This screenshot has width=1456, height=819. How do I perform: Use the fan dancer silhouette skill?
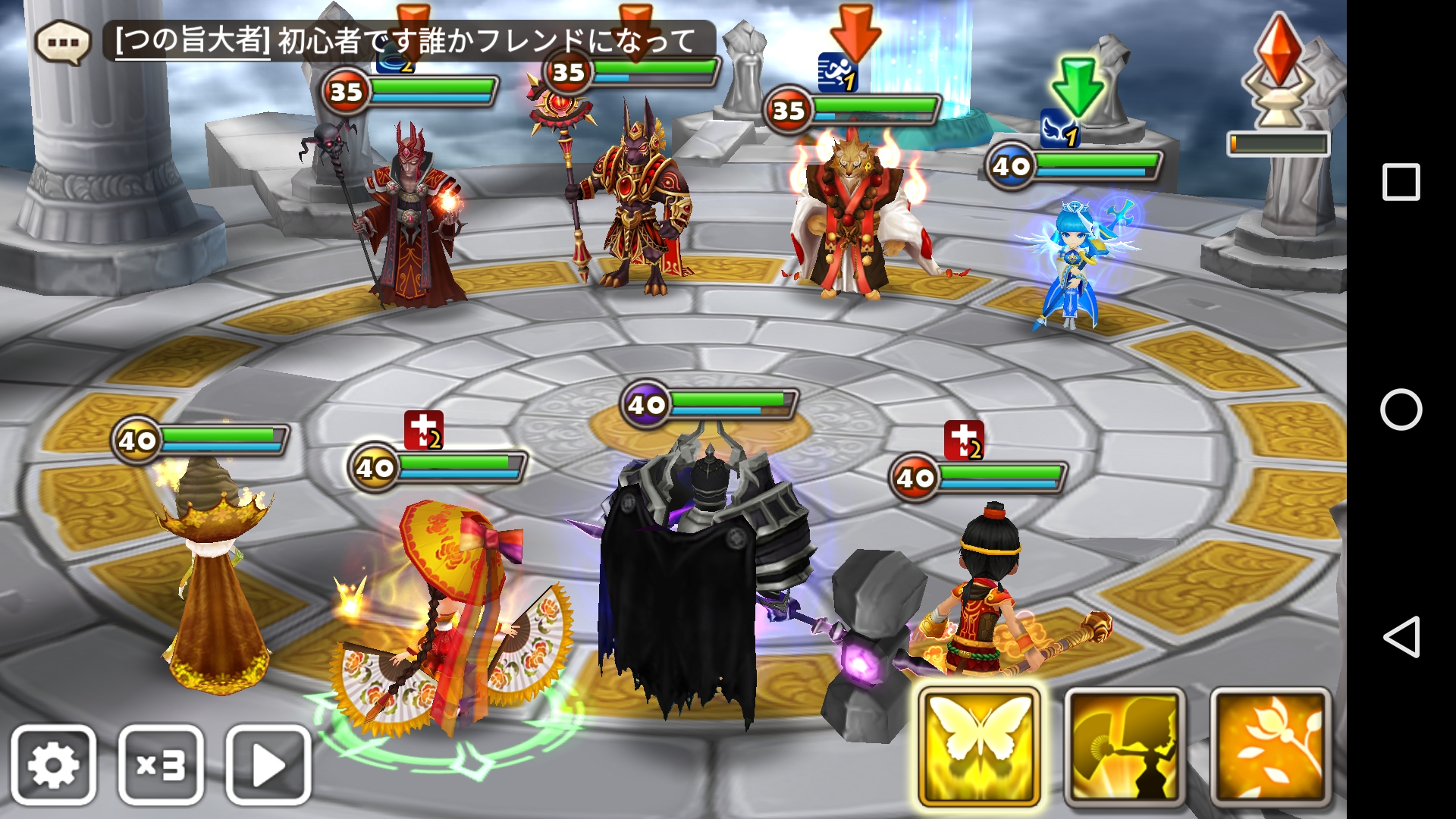[1125, 747]
